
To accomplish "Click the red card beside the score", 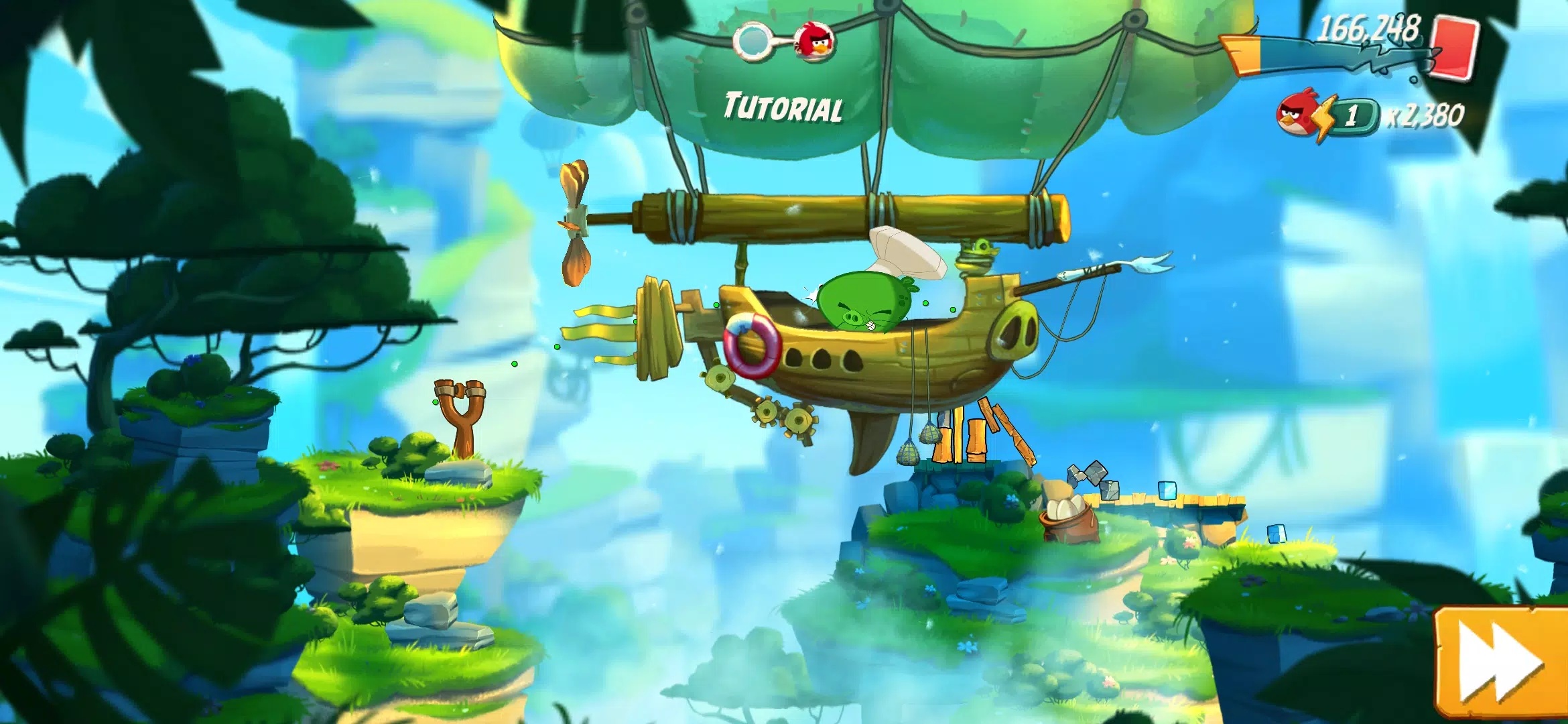I will [1455, 48].
